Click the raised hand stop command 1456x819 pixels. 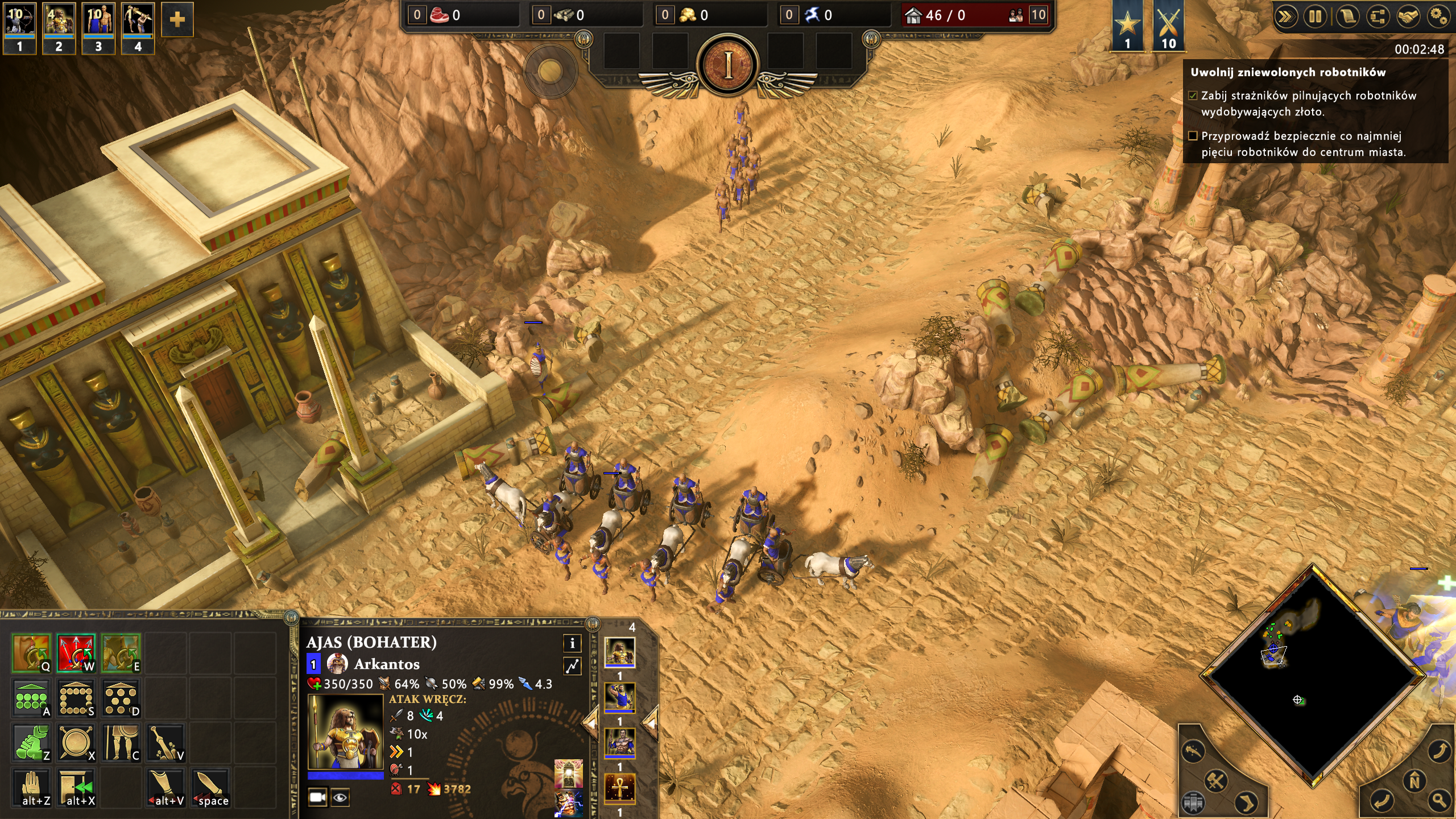tap(31, 787)
